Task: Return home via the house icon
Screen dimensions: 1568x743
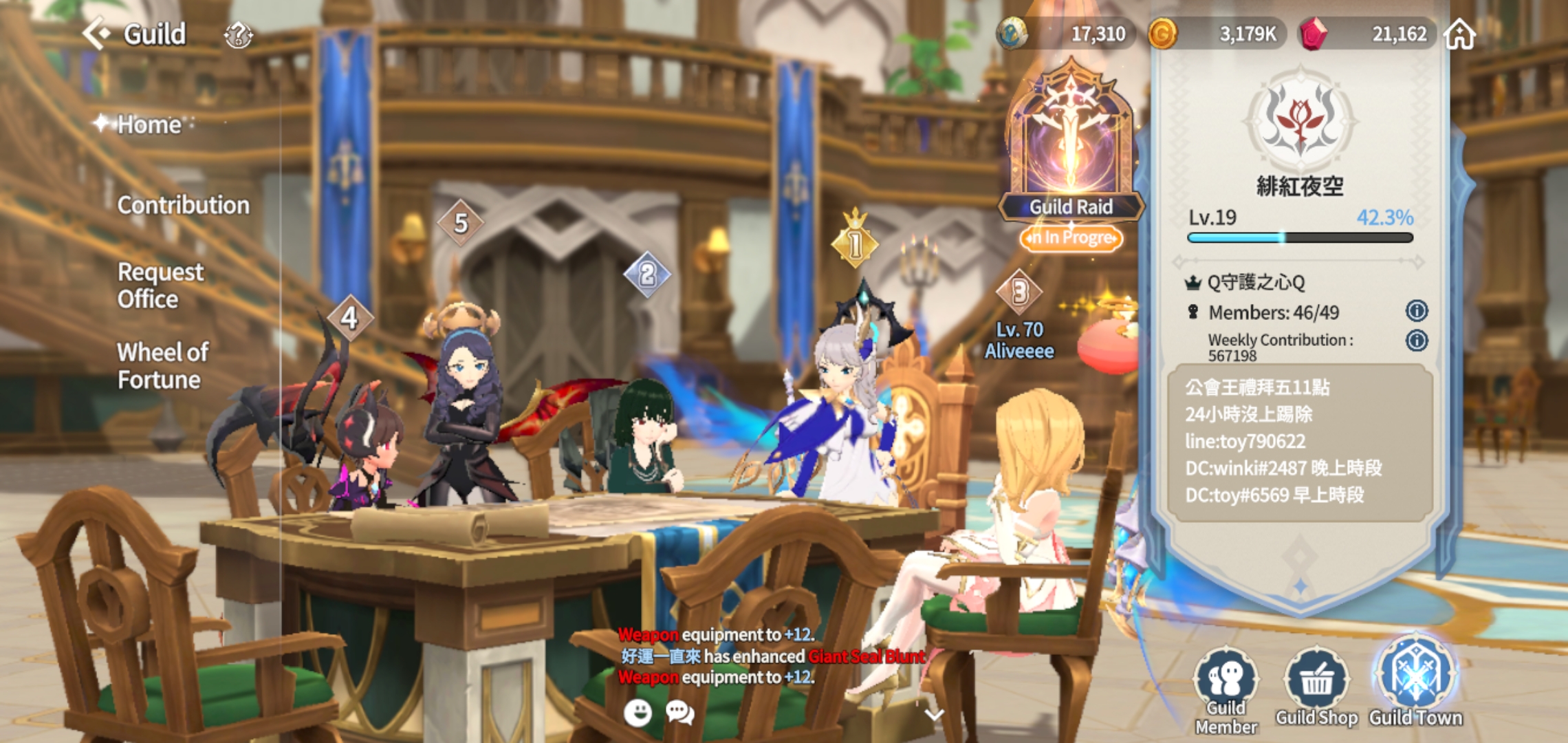Action: click(x=1460, y=34)
